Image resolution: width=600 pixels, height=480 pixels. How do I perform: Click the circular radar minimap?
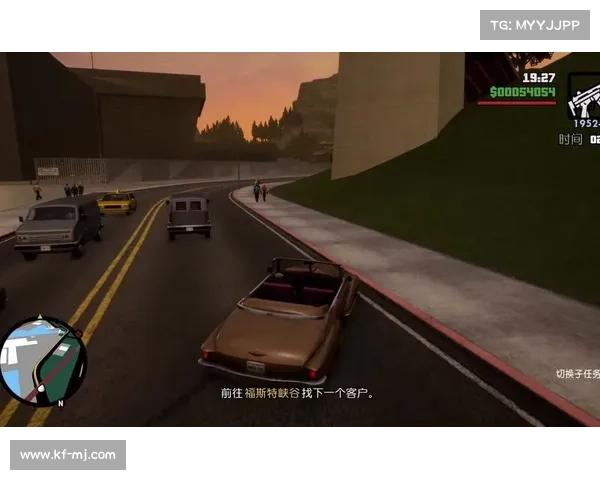[44, 361]
